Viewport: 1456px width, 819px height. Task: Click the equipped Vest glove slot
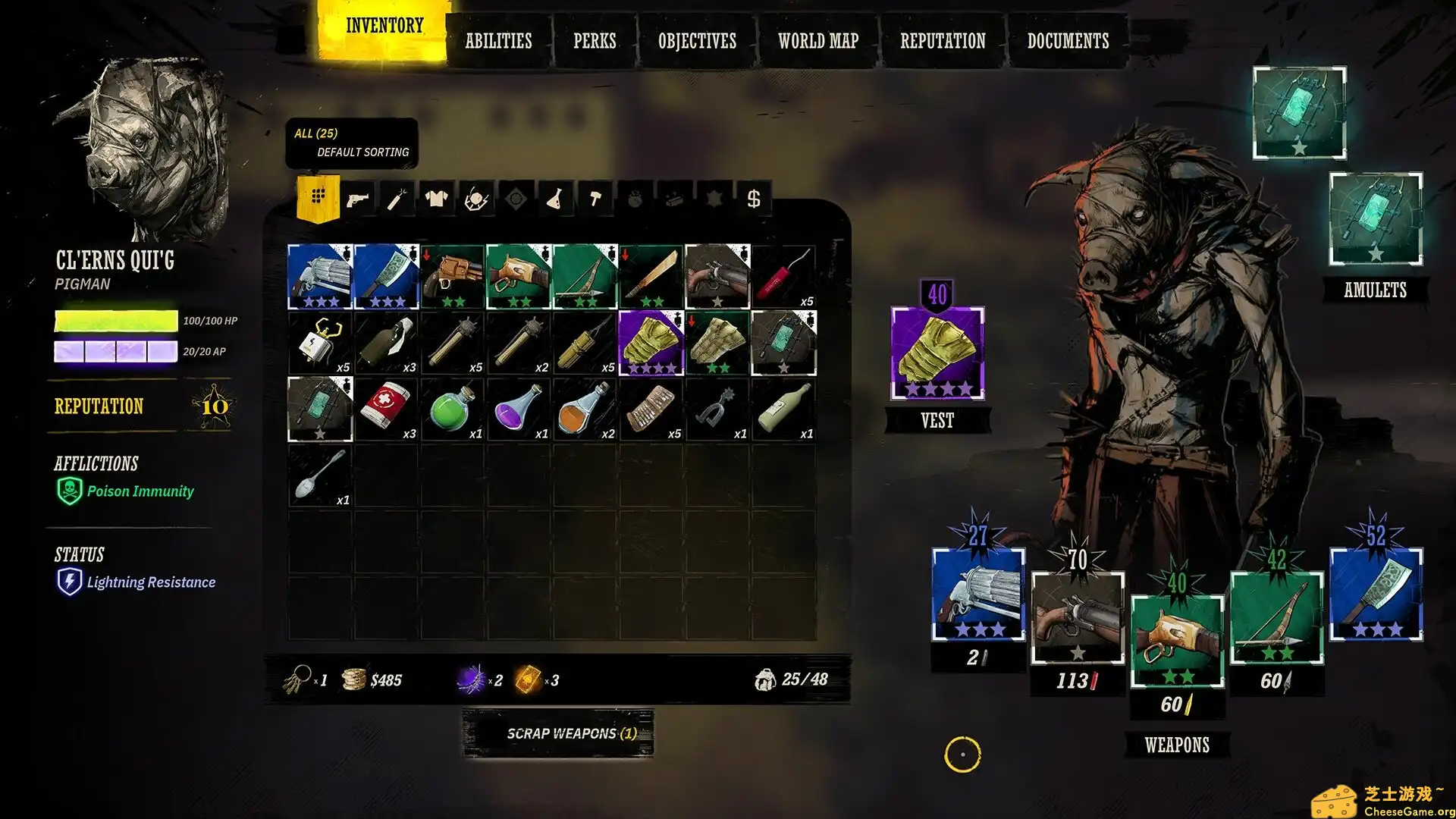pyautogui.click(x=937, y=354)
